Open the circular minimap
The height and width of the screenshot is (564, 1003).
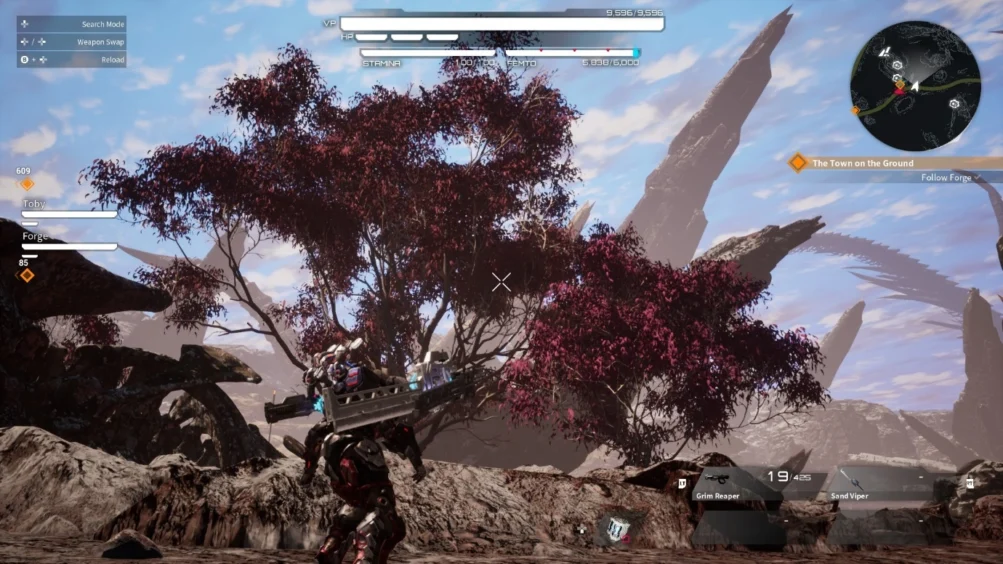[x=915, y=85]
